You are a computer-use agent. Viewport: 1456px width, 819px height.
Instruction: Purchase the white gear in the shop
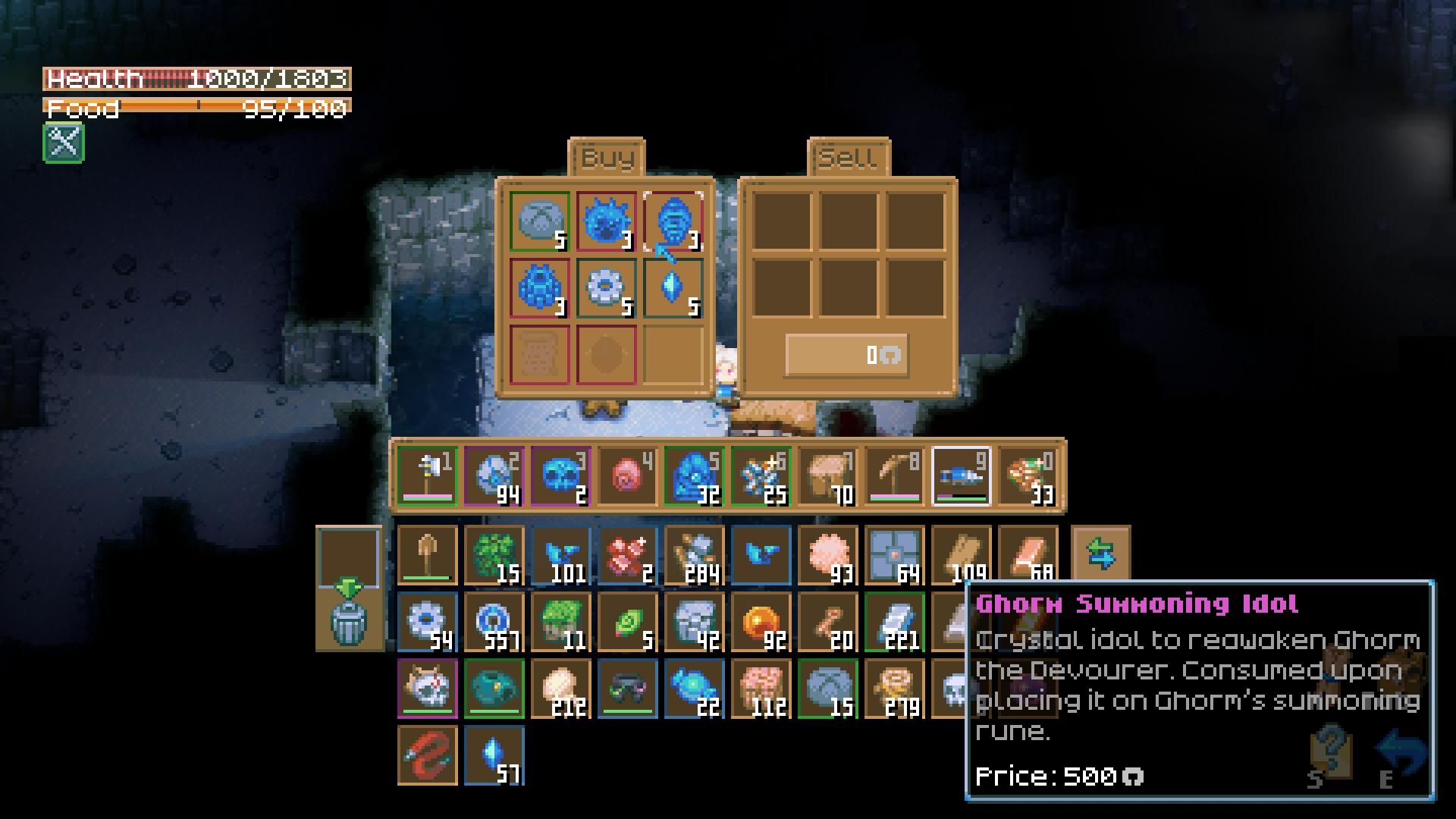pyautogui.click(x=606, y=288)
